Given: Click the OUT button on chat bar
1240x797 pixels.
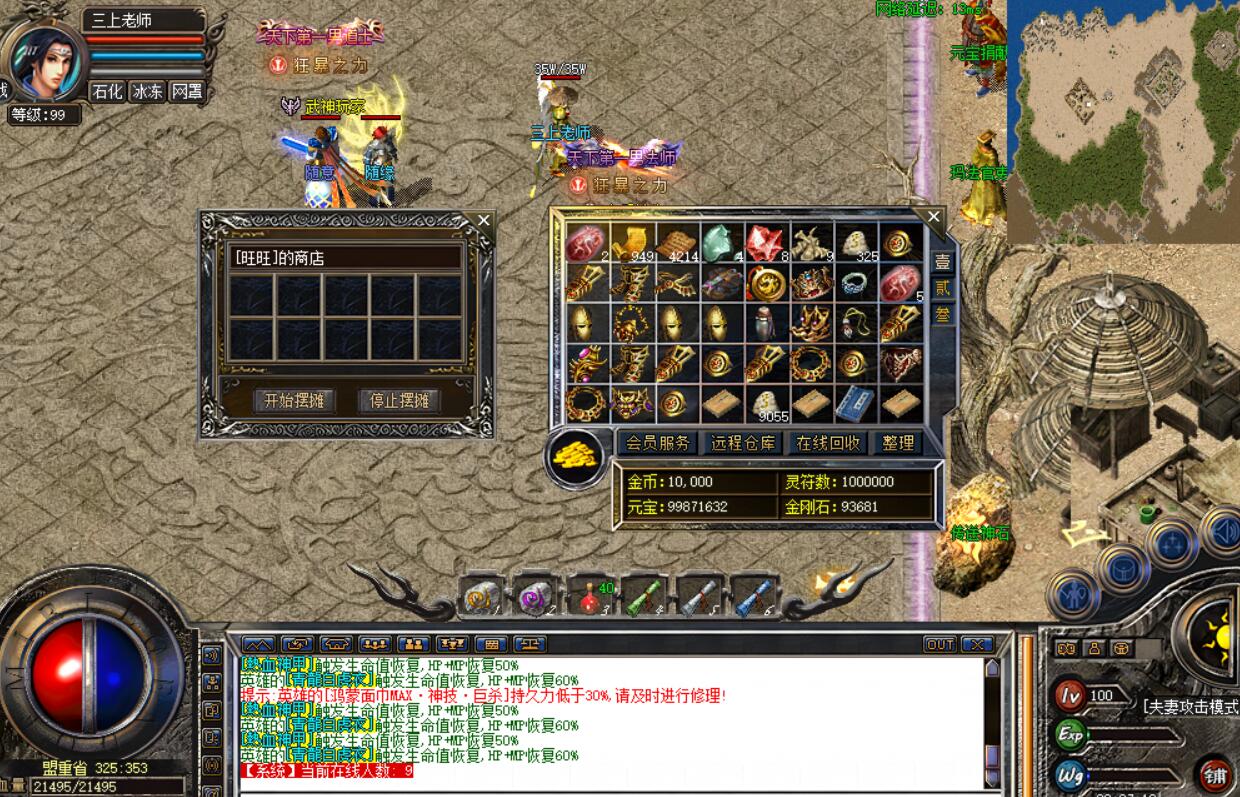Looking at the screenshot, I should pos(939,644).
